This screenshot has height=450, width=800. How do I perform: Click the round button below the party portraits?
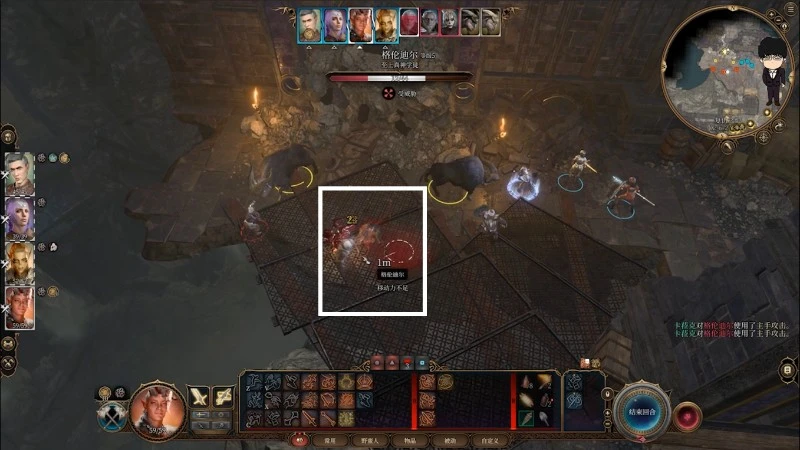(7, 343)
